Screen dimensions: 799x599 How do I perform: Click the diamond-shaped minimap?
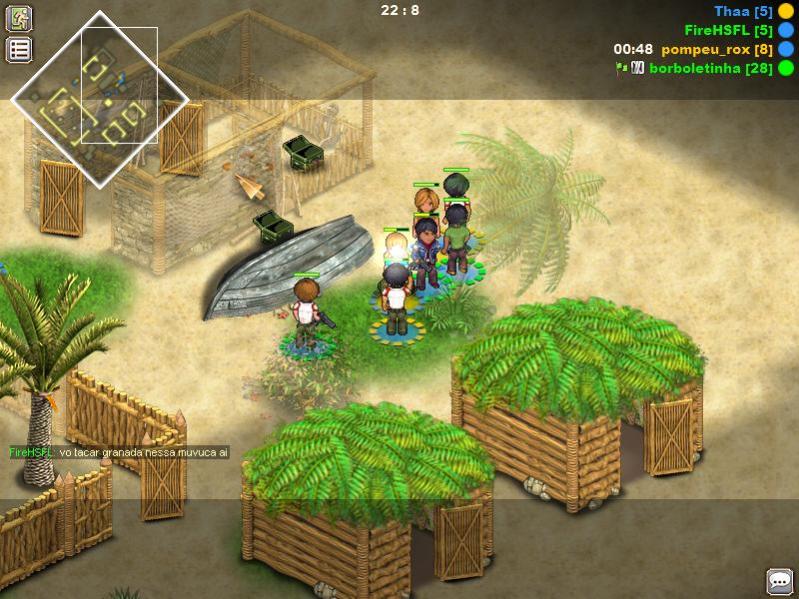(100, 98)
